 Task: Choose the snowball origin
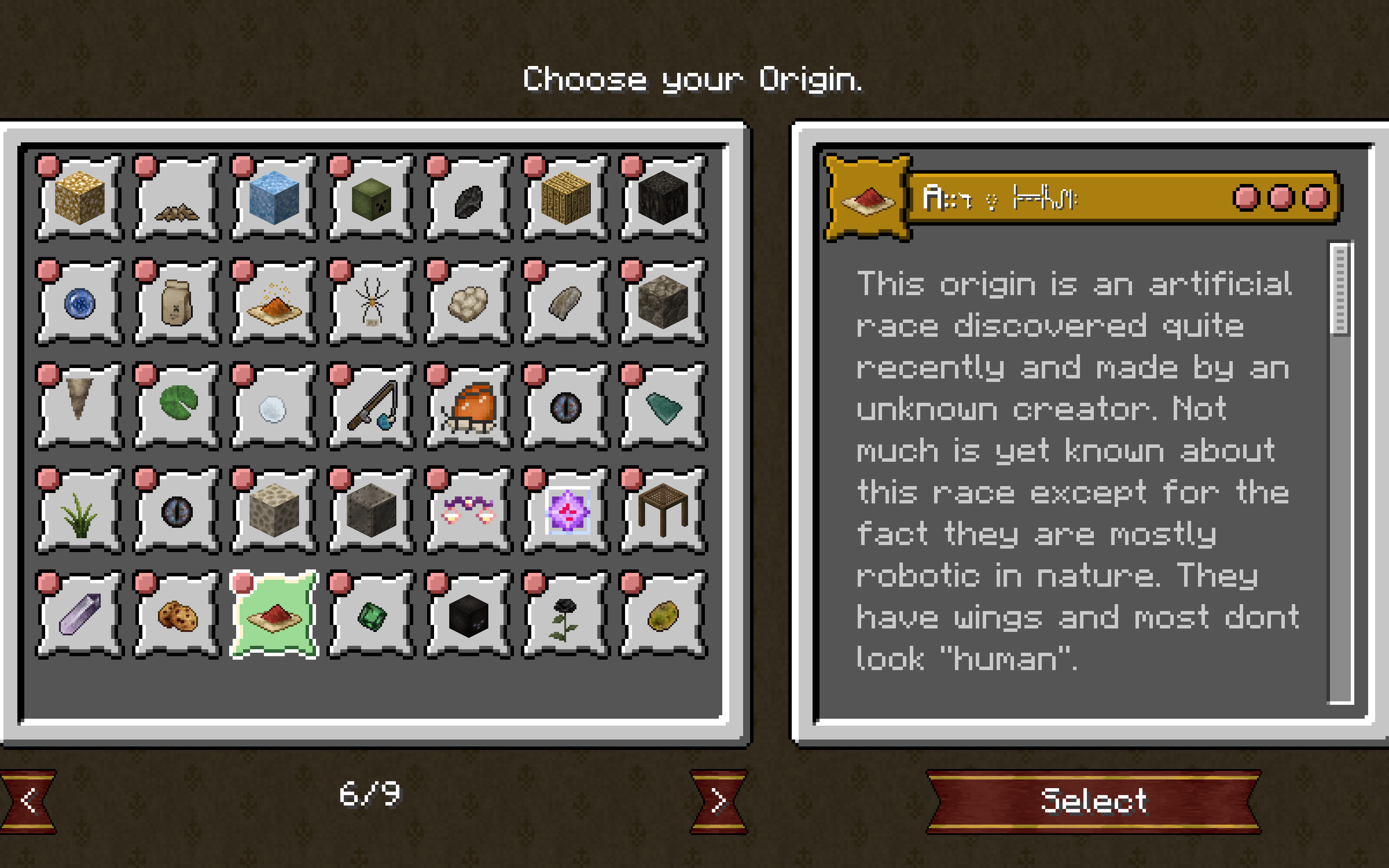[x=274, y=407]
